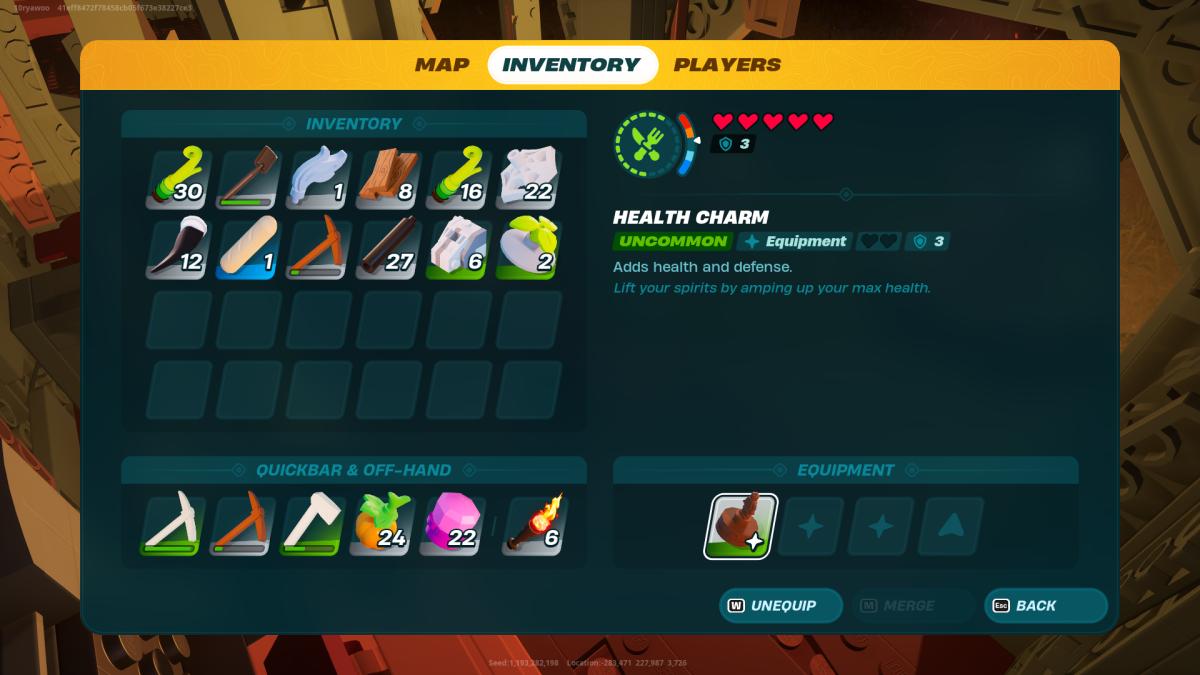
Task: Choose the shovel in the inventory grid
Action: (247, 178)
